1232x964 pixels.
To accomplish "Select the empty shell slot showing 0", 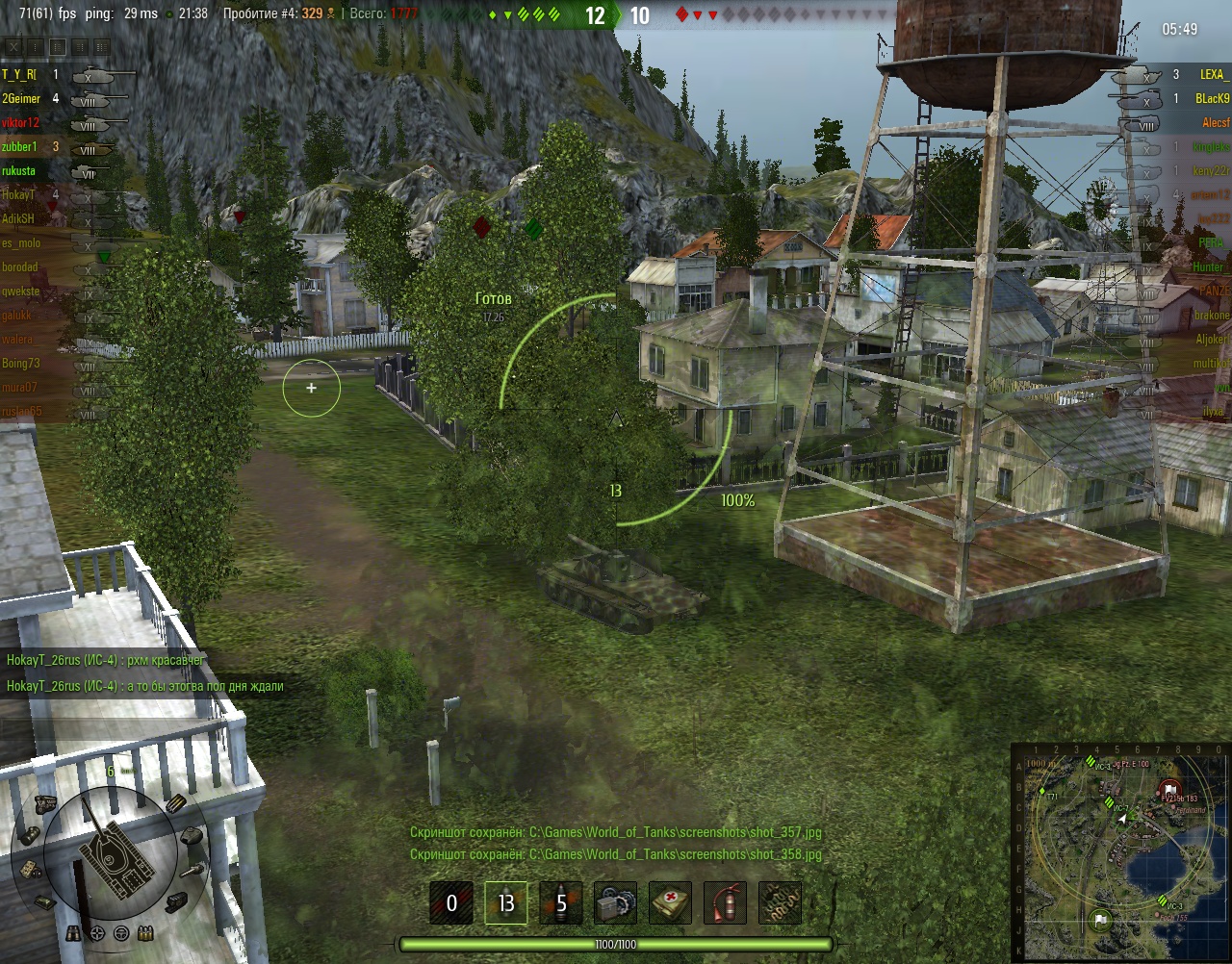I will click(451, 903).
